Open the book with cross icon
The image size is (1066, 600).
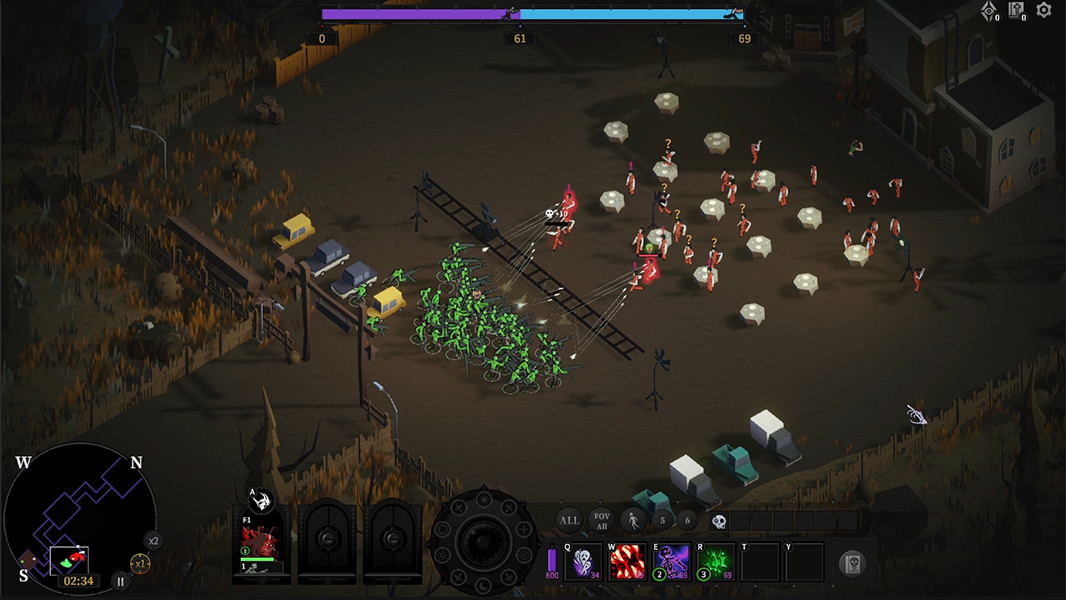[x=1016, y=11]
